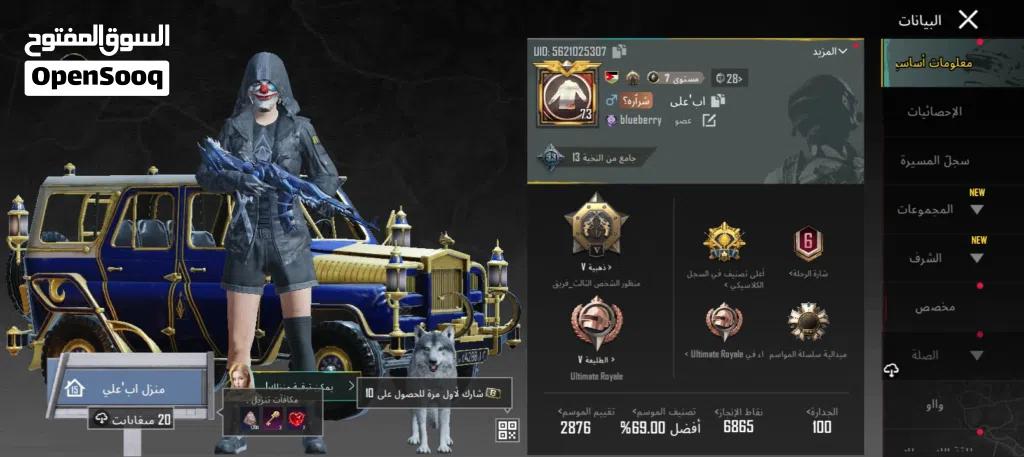Switch to the Career Record tab (سجل المسيرة)
Screen dimensions: 1024x457
pyautogui.click(x=934, y=160)
